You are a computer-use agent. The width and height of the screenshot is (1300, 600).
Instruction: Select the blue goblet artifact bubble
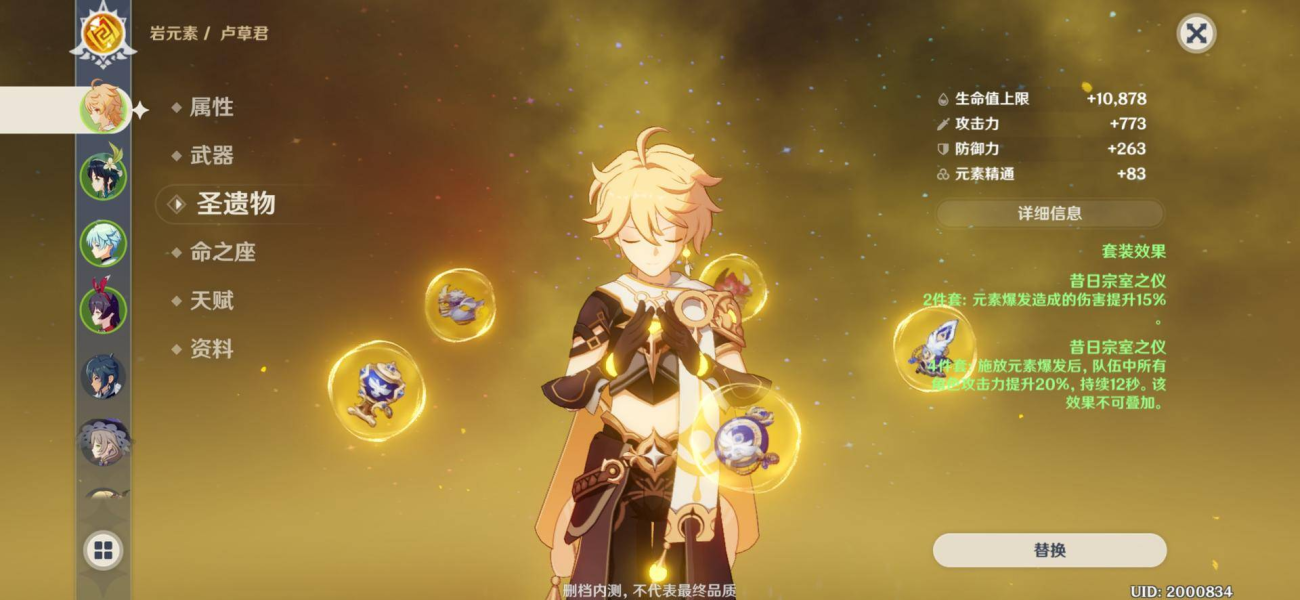[376, 391]
